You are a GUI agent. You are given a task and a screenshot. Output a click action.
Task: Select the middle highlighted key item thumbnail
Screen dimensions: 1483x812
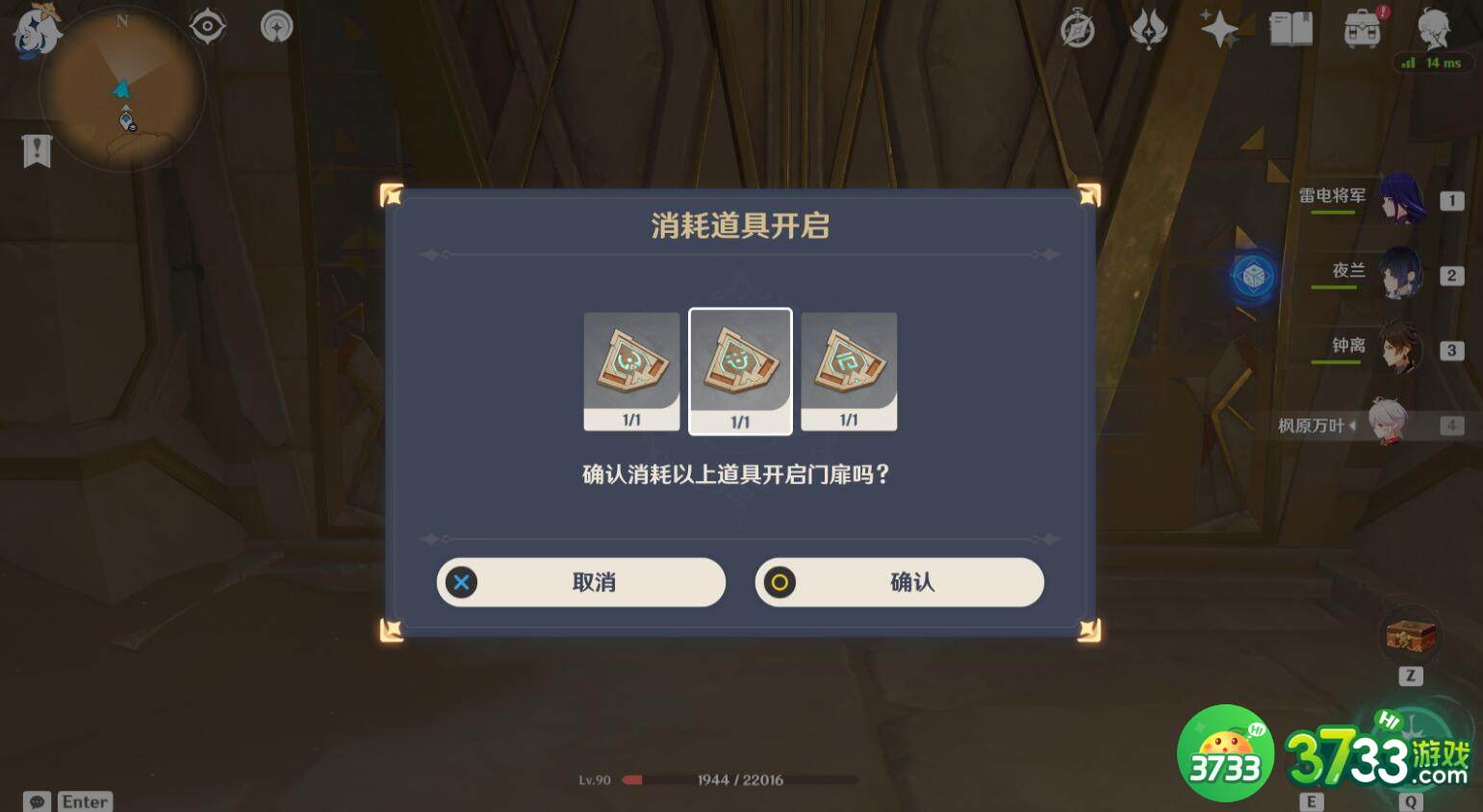740,370
